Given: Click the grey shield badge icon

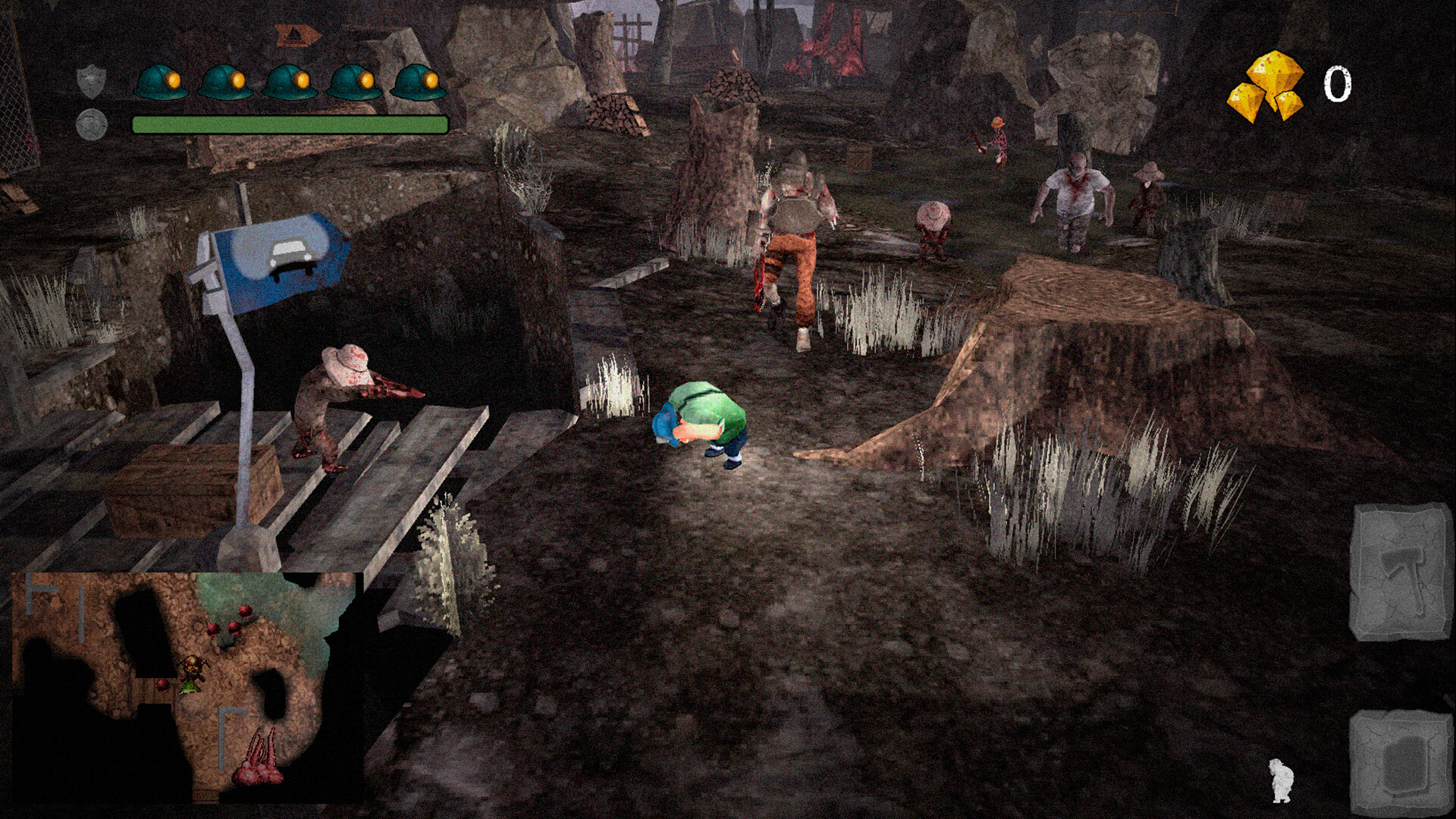Looking at the screenshot, I should point(91,81).
